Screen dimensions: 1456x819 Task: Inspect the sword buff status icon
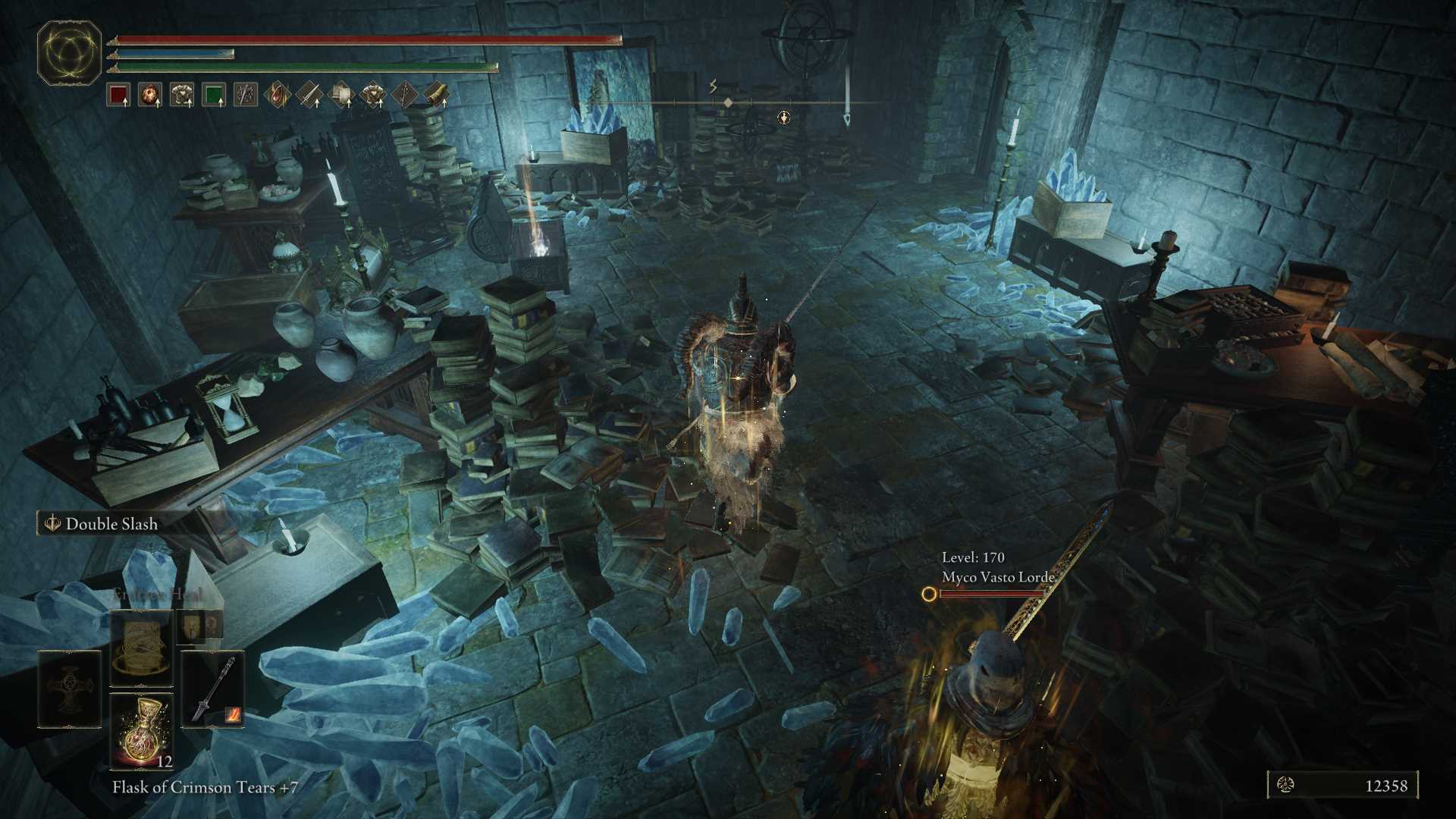(x=309, y=96)
